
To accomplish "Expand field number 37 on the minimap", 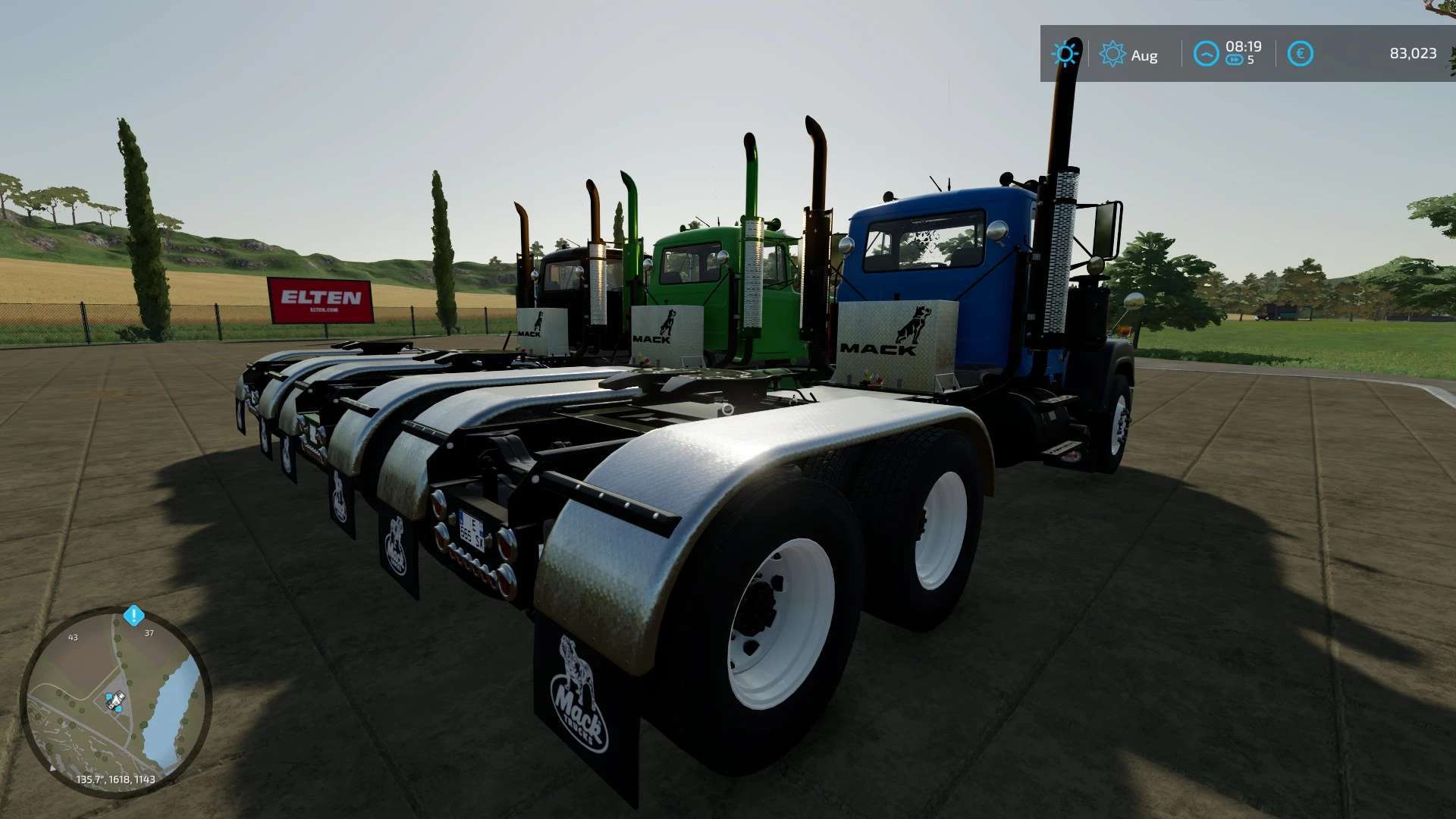I will [x=149, y=633].
